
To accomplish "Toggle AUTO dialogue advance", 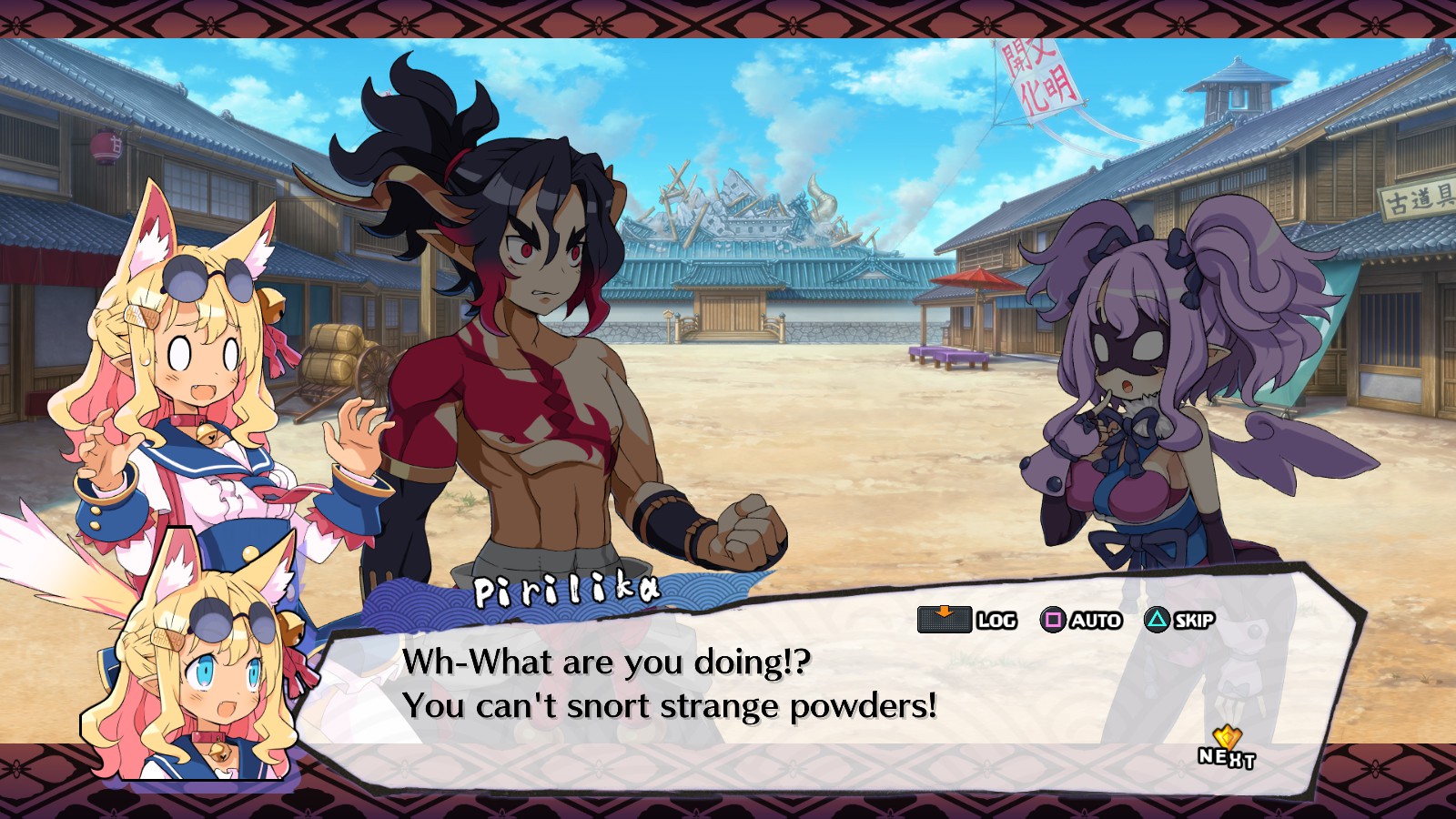I will (1081, 621).
